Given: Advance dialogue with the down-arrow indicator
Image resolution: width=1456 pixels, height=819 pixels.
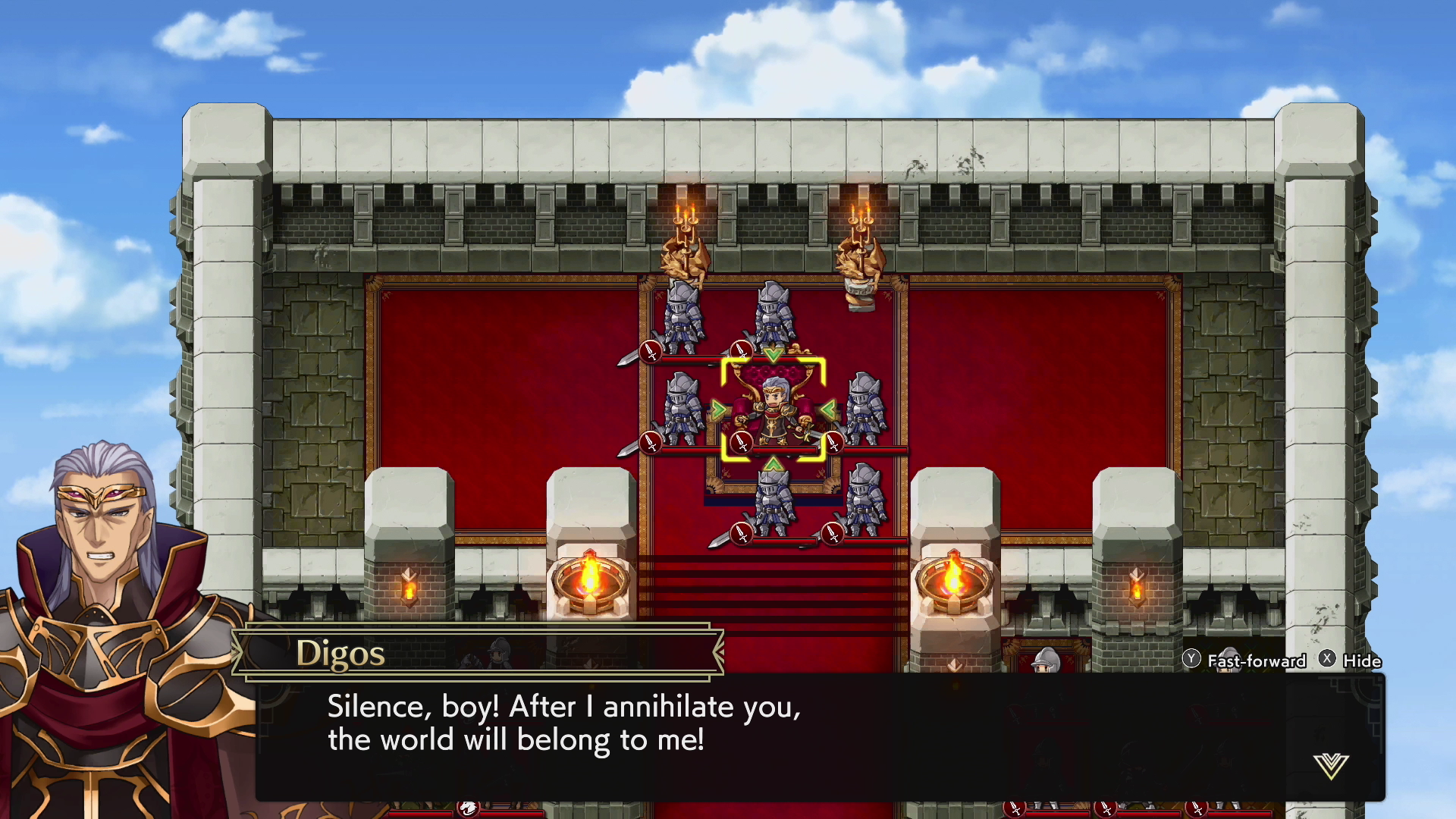Looking at the screenshot, I should (x=1331, y=766).
